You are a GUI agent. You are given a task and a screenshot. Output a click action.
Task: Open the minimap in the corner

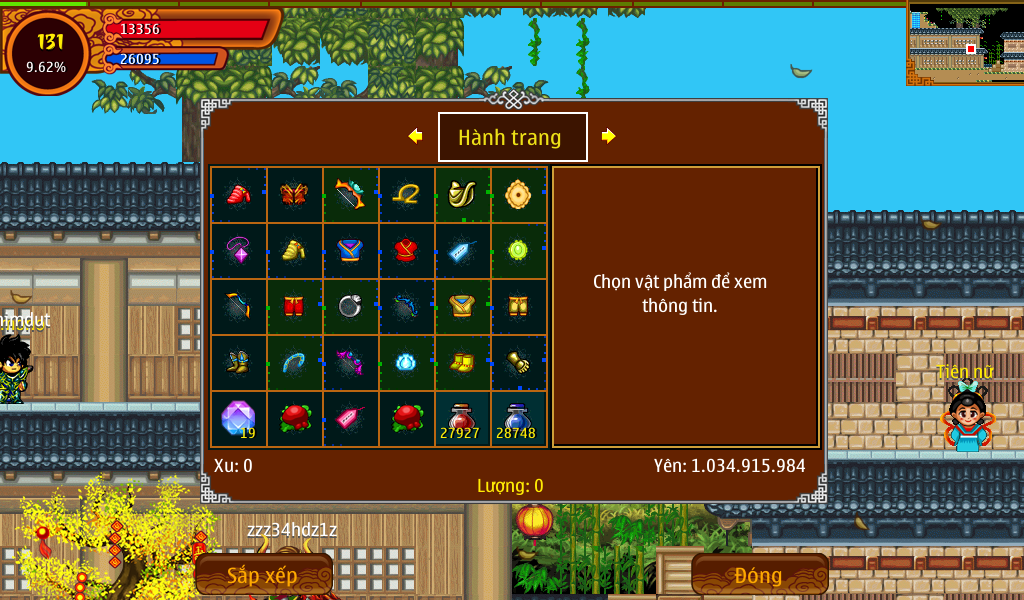click(964, 43)
